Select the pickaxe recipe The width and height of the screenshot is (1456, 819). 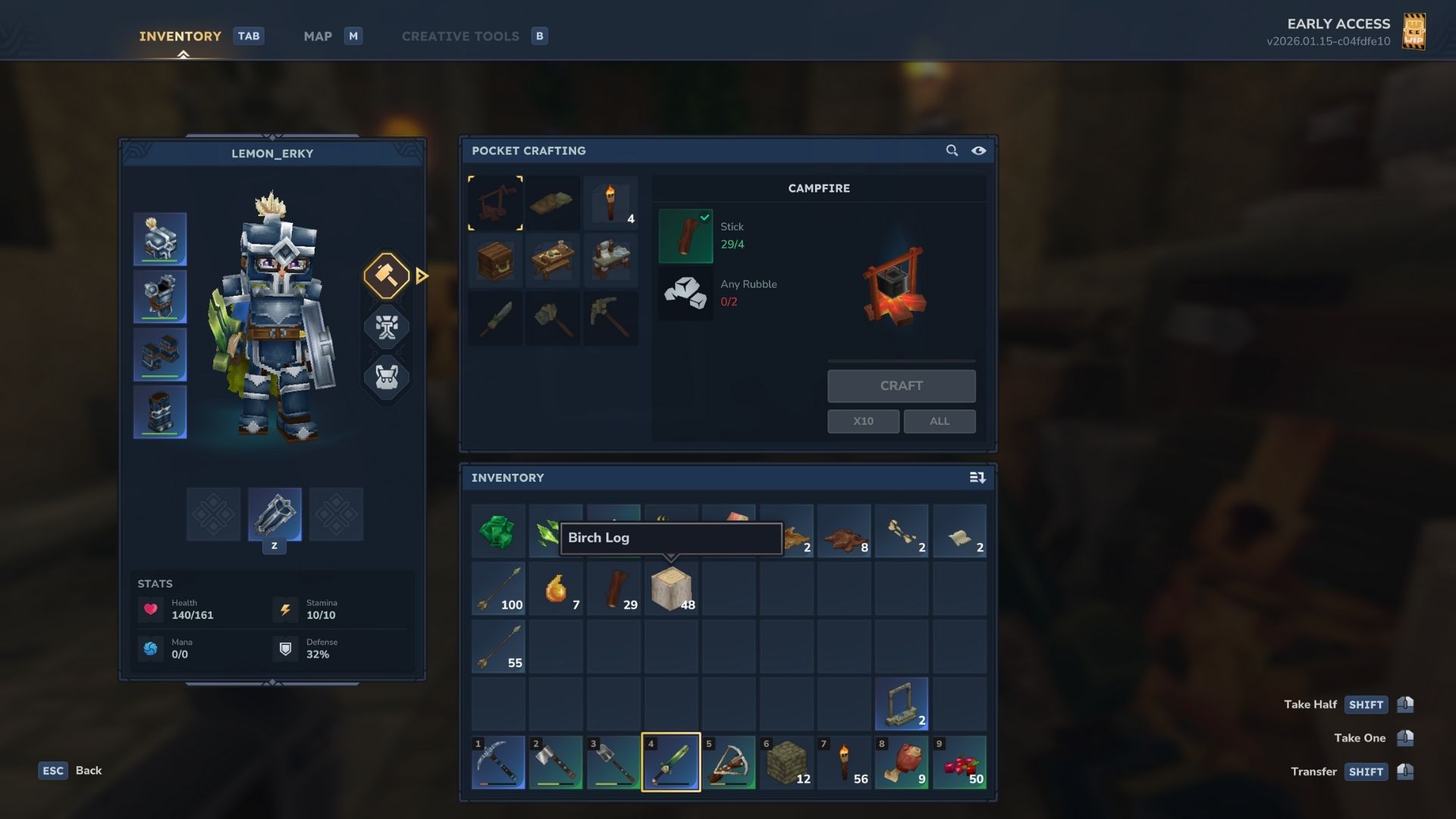click(611, 318)
